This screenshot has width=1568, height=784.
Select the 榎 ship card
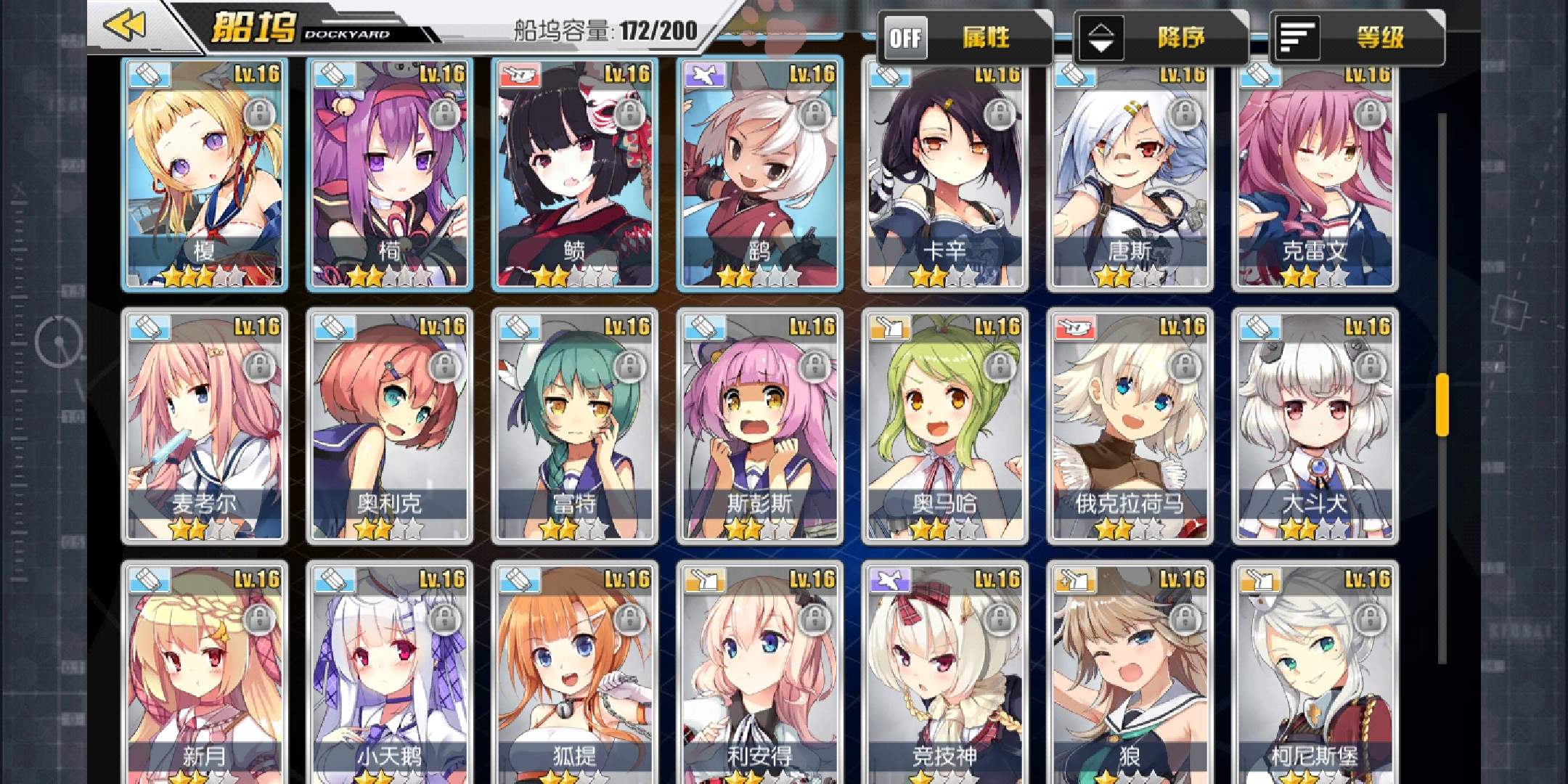point(204,174)
